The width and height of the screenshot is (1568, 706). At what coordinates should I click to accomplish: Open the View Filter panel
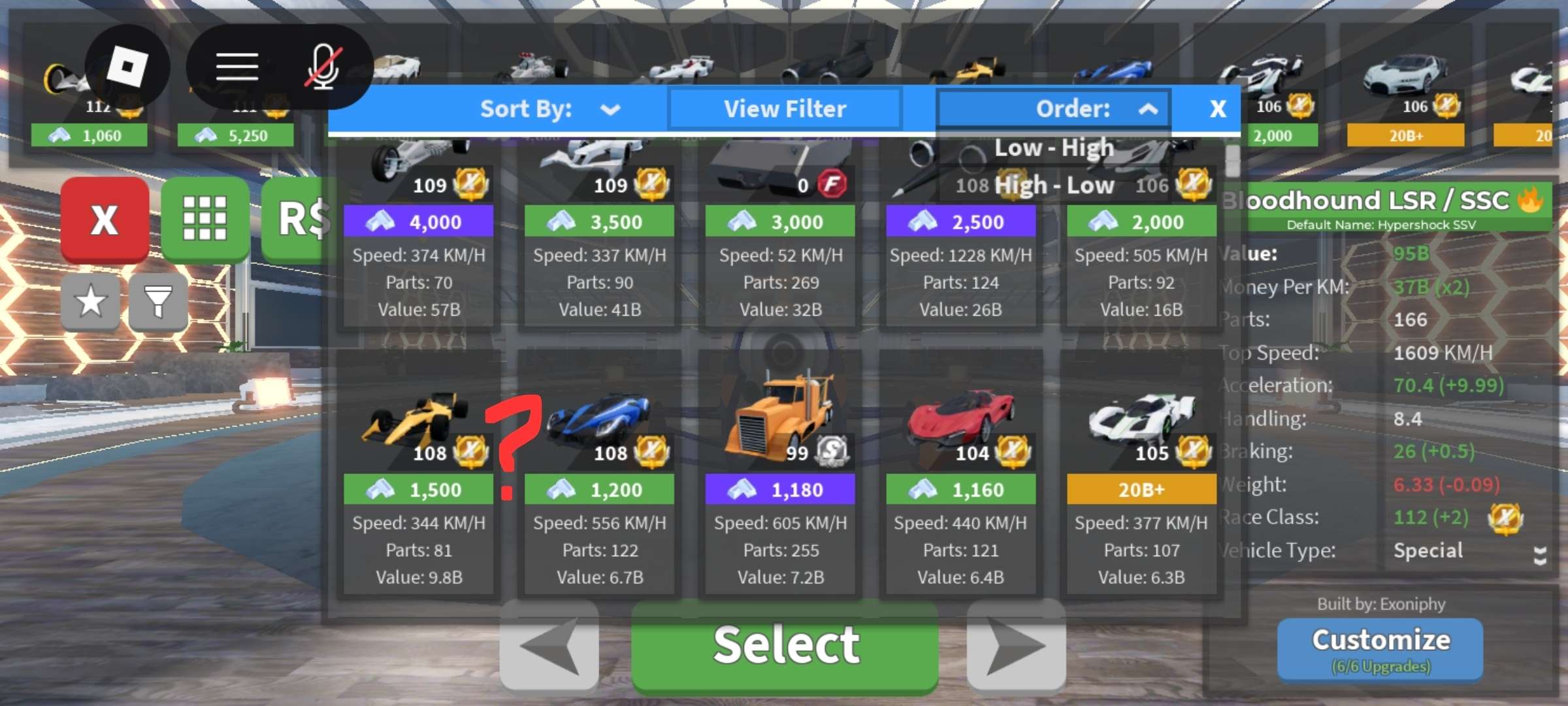point(785,109)
